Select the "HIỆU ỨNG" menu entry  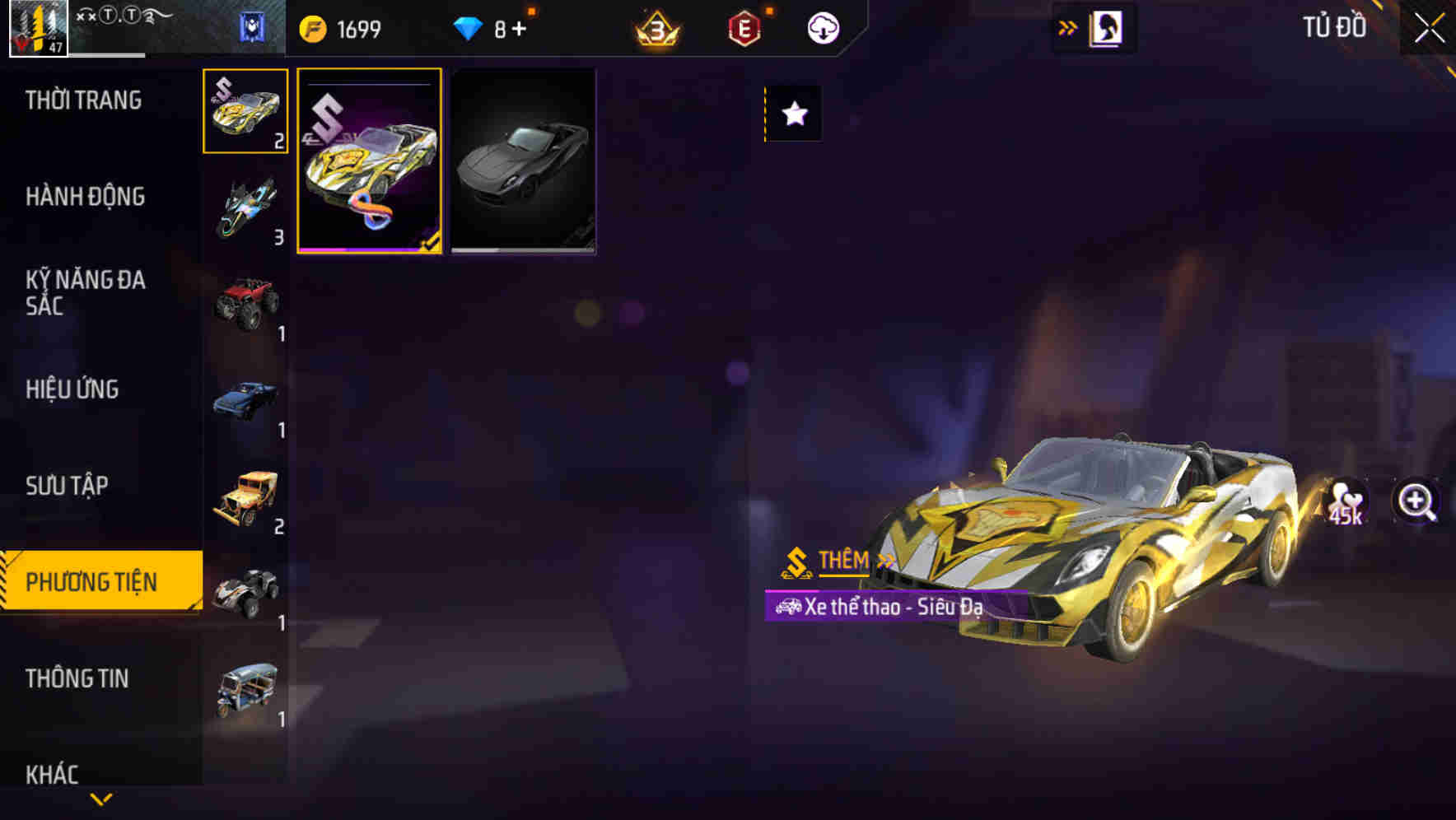click(x=74, y=389)
